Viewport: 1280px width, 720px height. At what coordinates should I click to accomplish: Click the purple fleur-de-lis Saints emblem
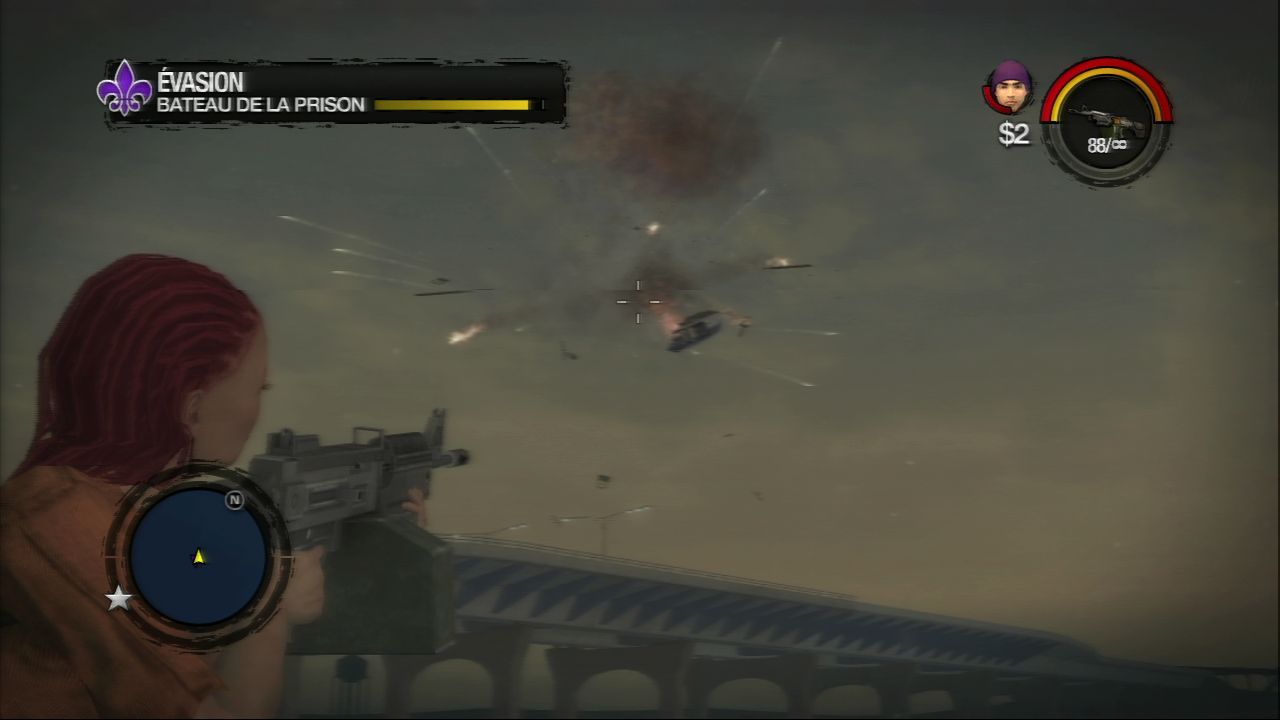(x=124, y=88)
